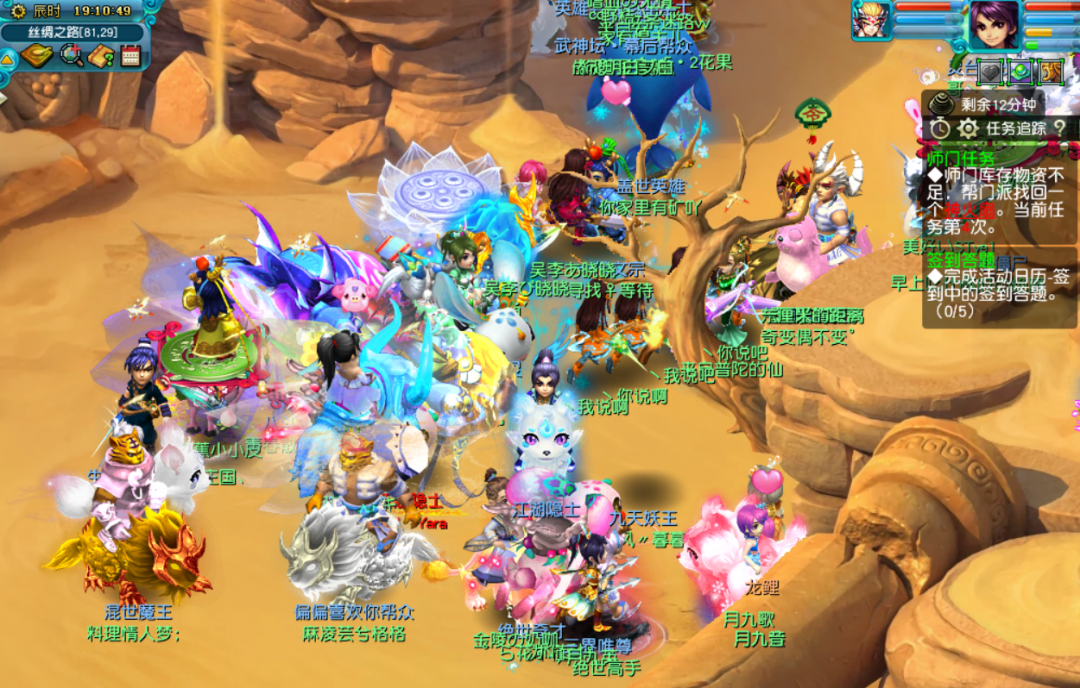Viewport: 1080px width, 688px height.
Task: Open the task tracker question mark help
Action: click(x=1059, y=128)
